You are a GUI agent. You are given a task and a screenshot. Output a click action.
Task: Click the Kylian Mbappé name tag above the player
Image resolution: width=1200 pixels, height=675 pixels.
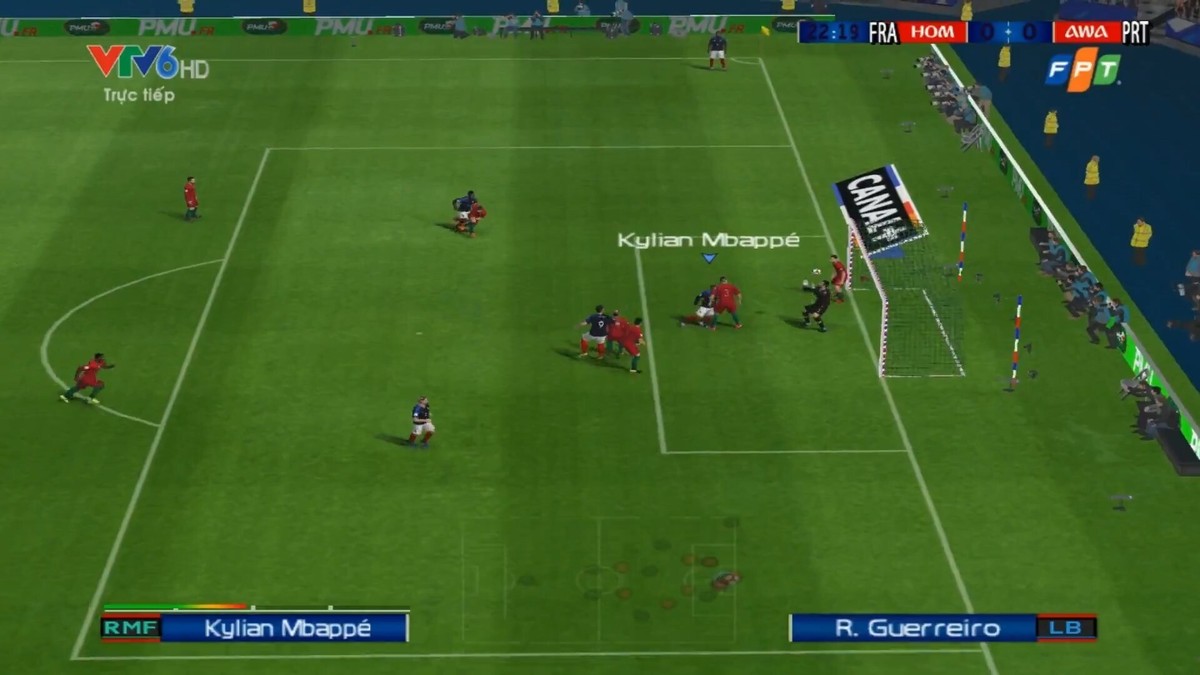pos(708,241)
